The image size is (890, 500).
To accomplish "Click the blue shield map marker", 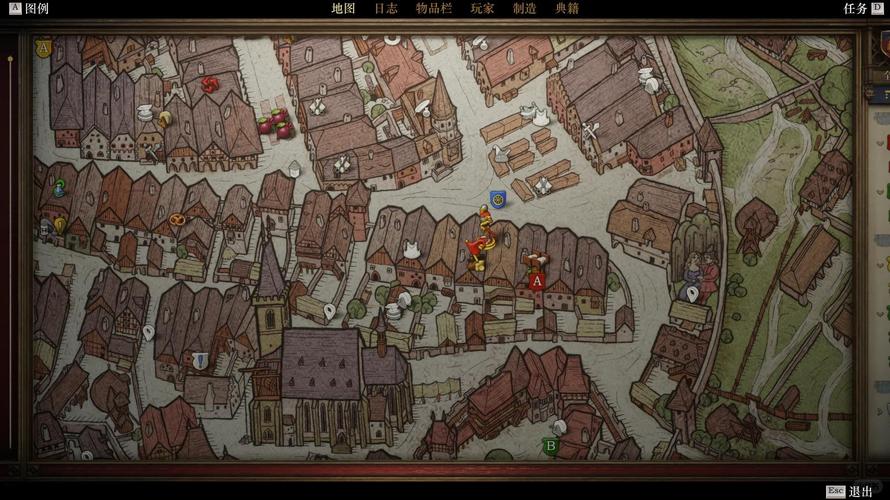I will pyautogui.click(x=497, y=200).
